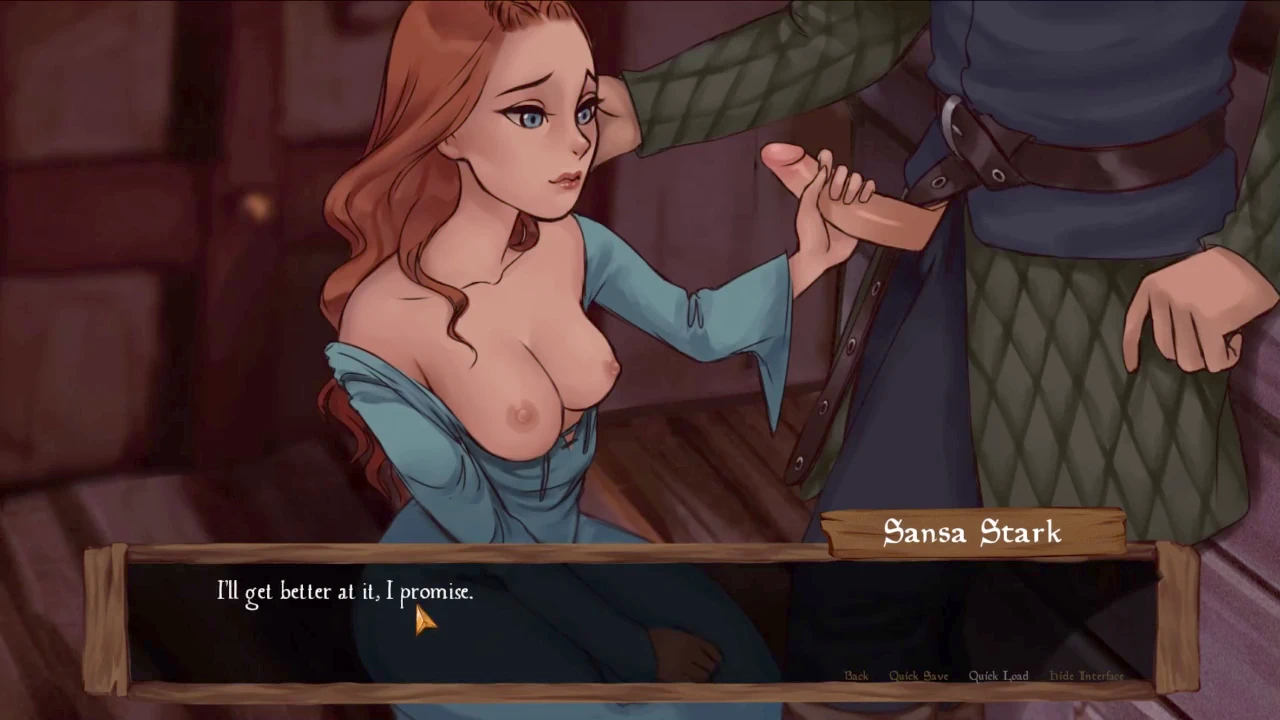Screen dimensions: 1280x720
Task: Select Quick Save
Action: [x=918, y=676]
